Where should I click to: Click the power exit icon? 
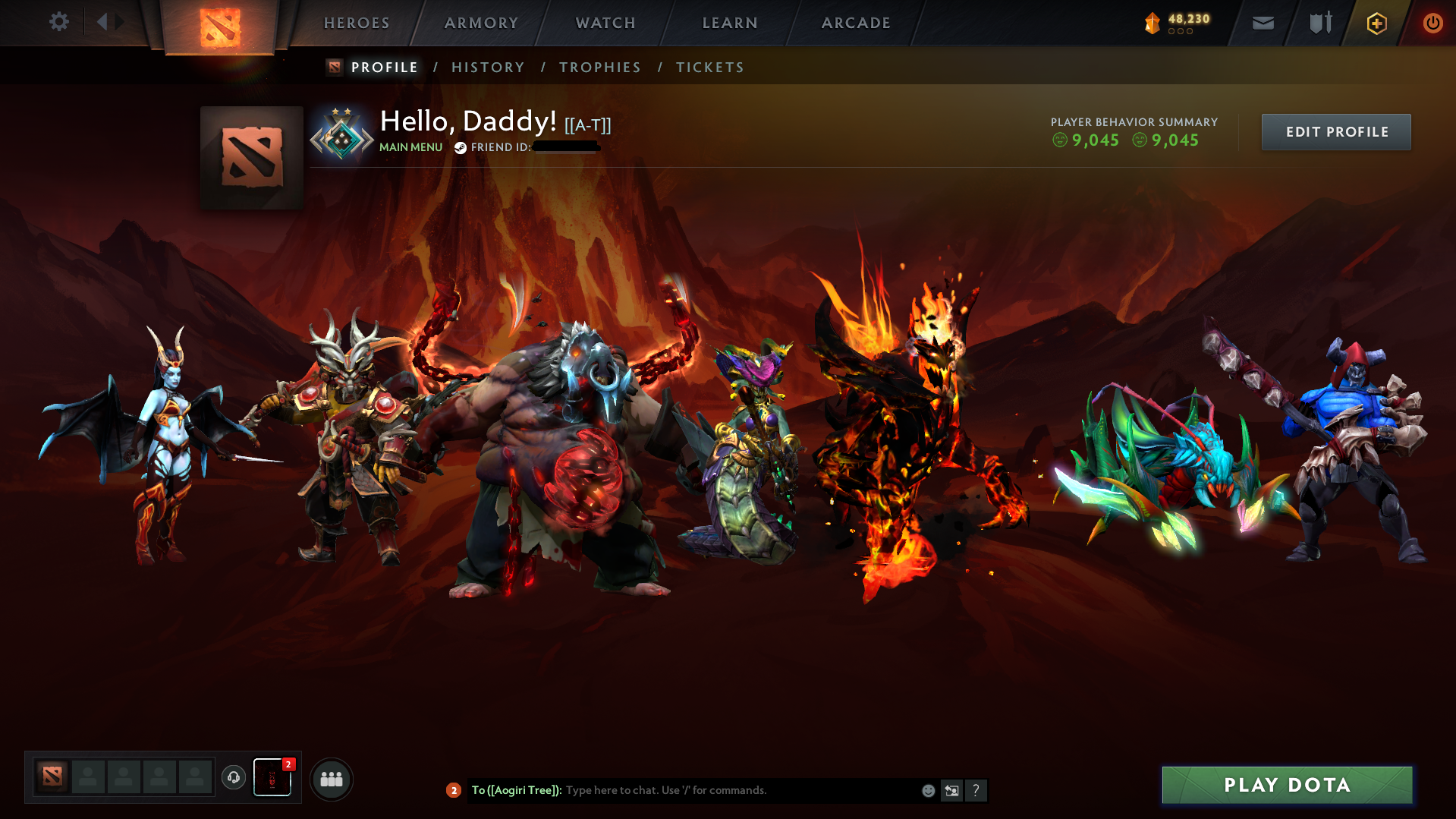pos(1432,23)
